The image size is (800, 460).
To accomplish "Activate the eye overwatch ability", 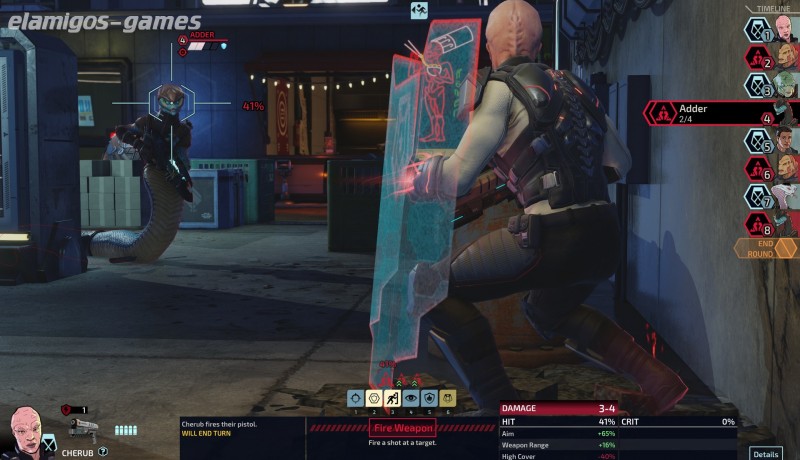I will click(x=411, y=398).
